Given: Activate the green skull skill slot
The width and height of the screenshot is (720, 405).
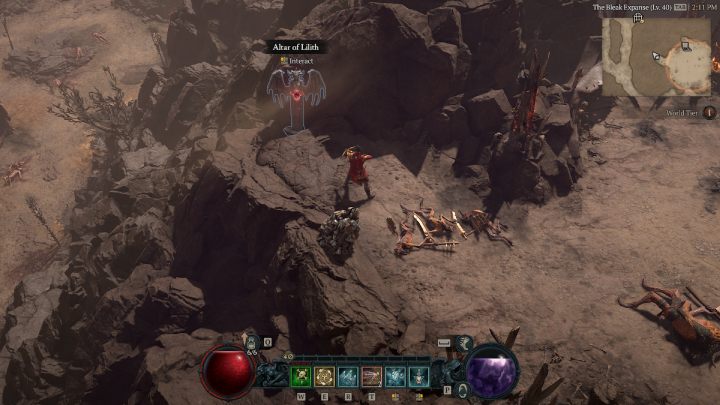Looking at the screenshot, I should tap(300, 376).
